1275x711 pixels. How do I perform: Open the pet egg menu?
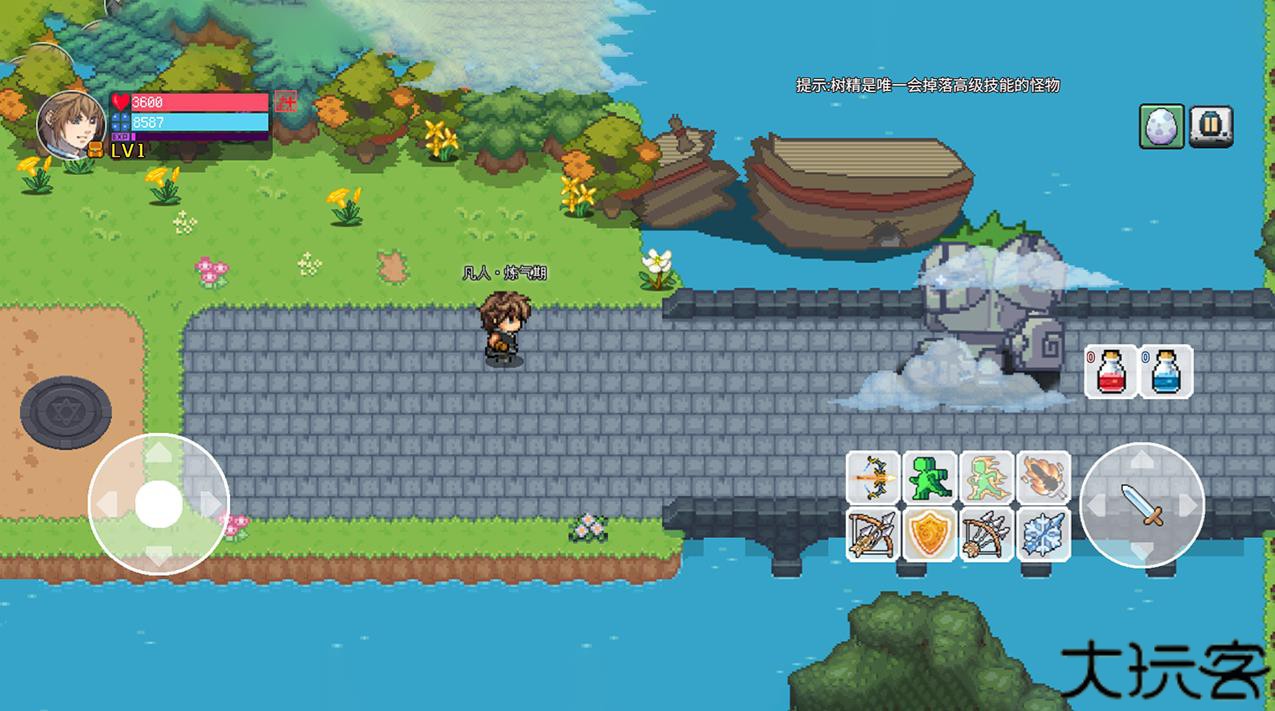tap(1161, 126)
